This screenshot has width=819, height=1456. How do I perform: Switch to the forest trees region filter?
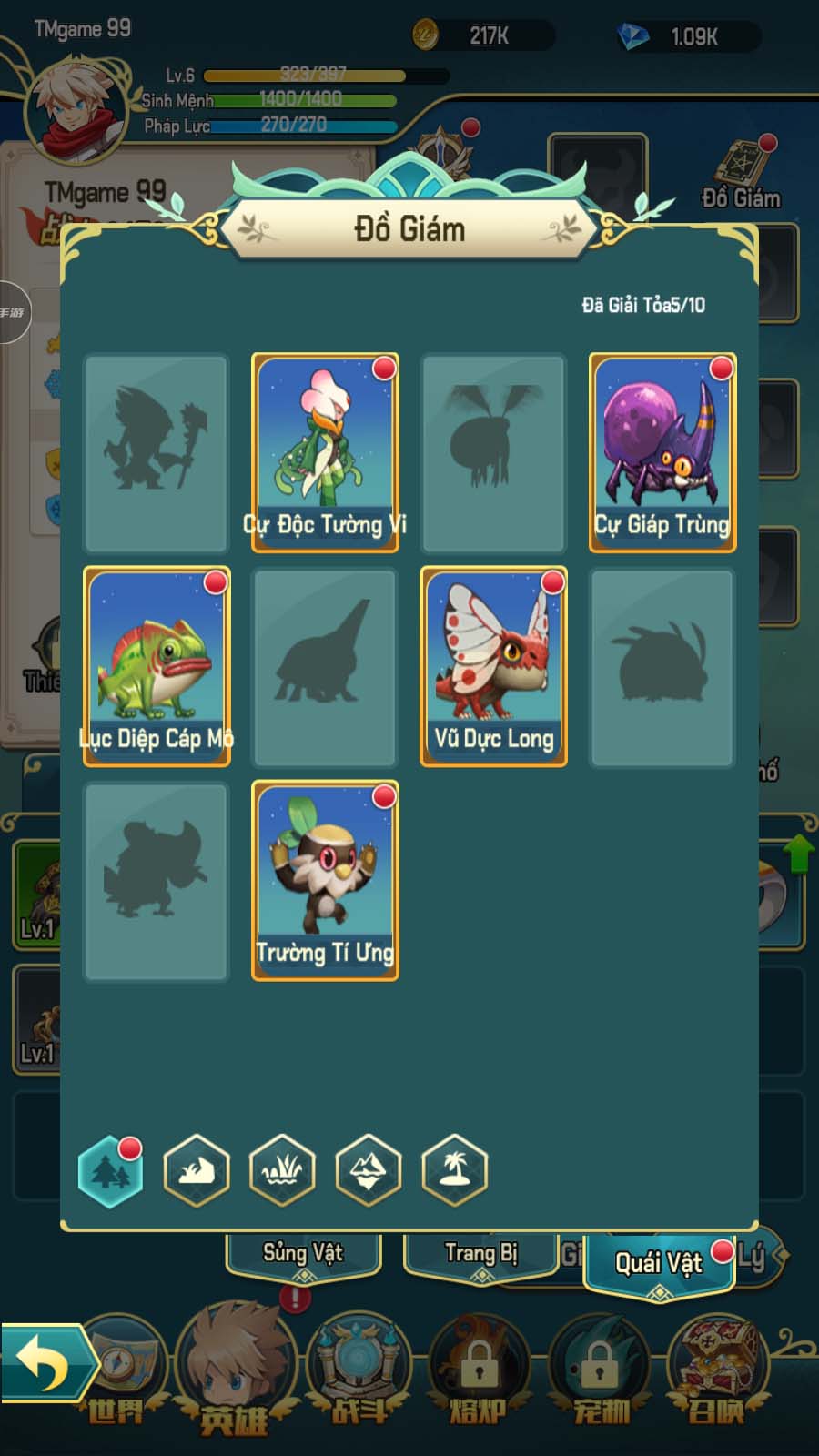tap(111, 1171)
